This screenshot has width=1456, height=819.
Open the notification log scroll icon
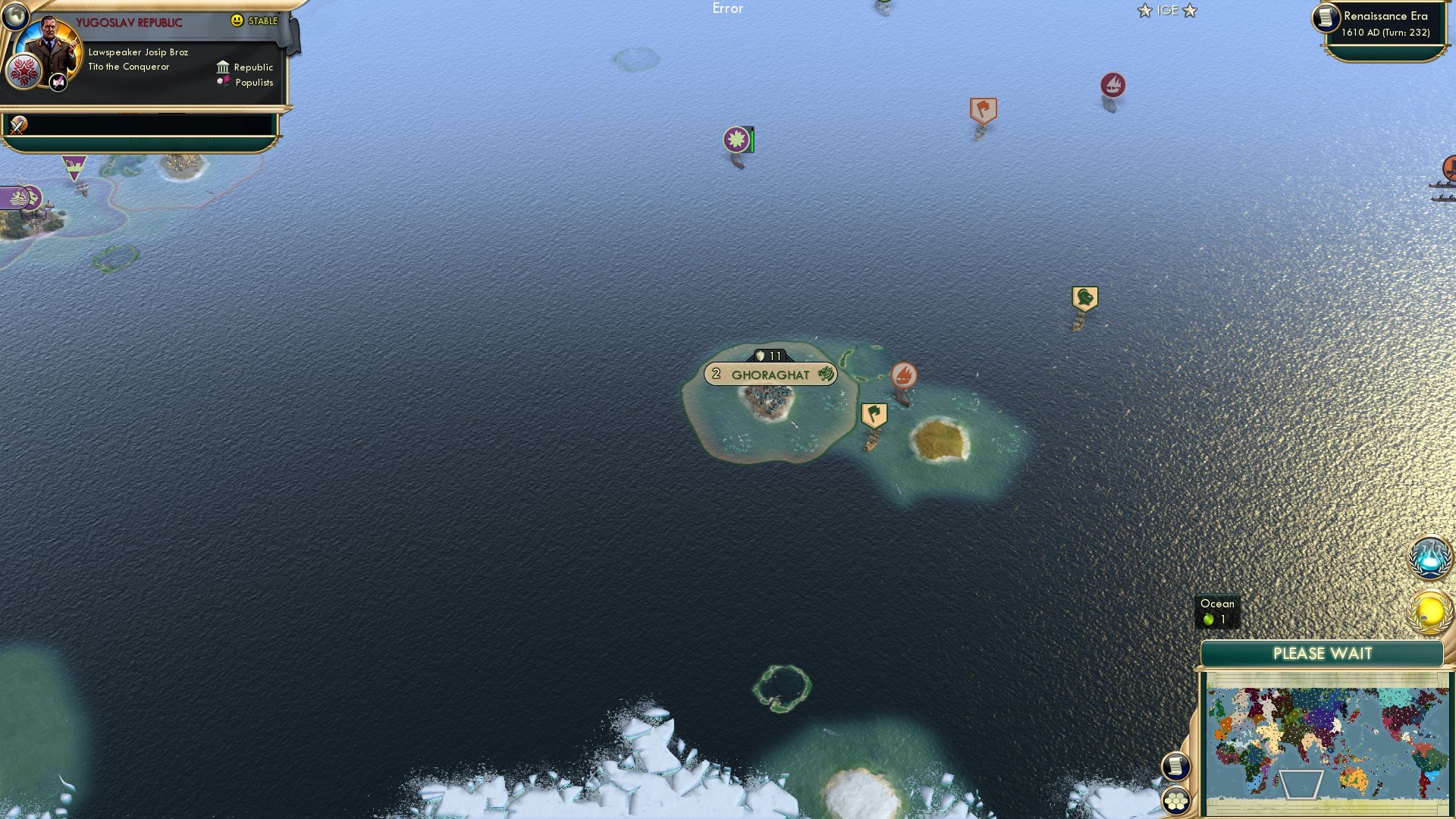pyautogui.click(x=1175, y=767)
